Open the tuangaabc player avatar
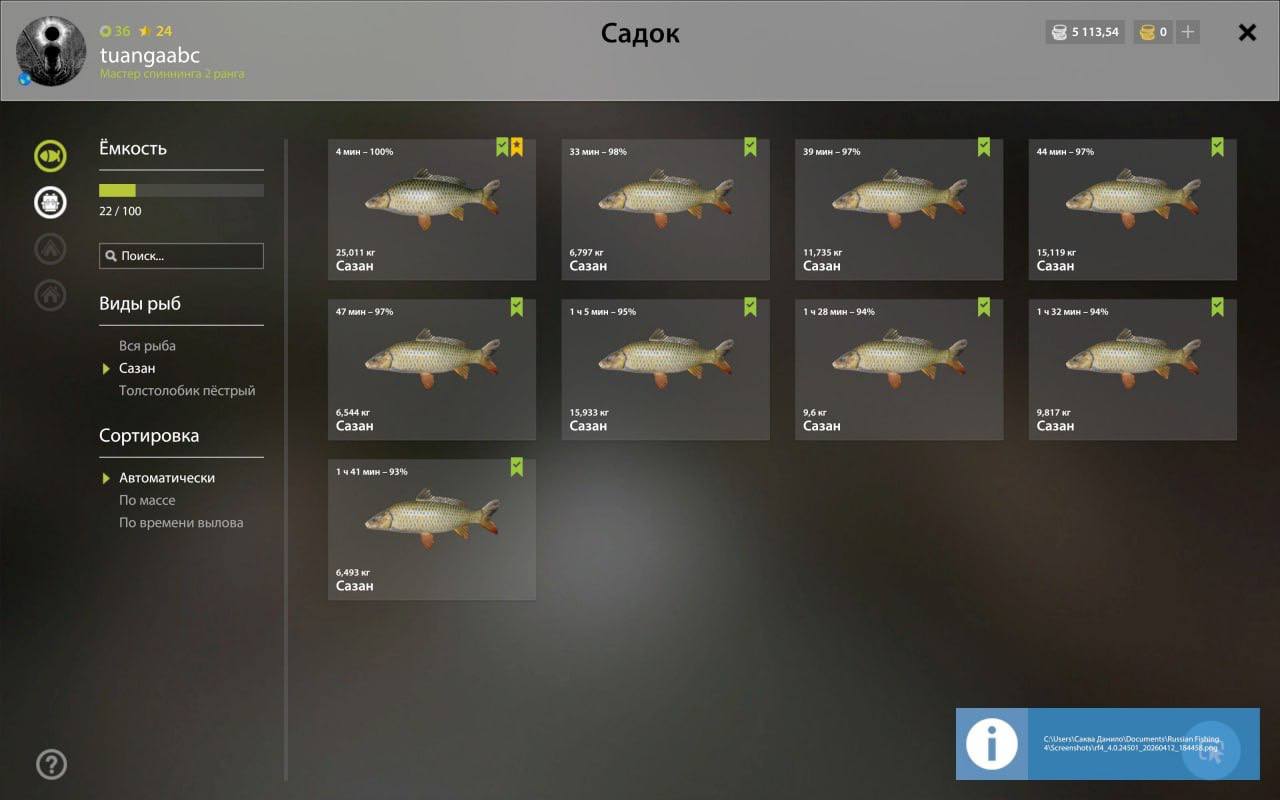Image resolution: width=1280 pixels, height=800 pixels. click(x=51, y=50)
